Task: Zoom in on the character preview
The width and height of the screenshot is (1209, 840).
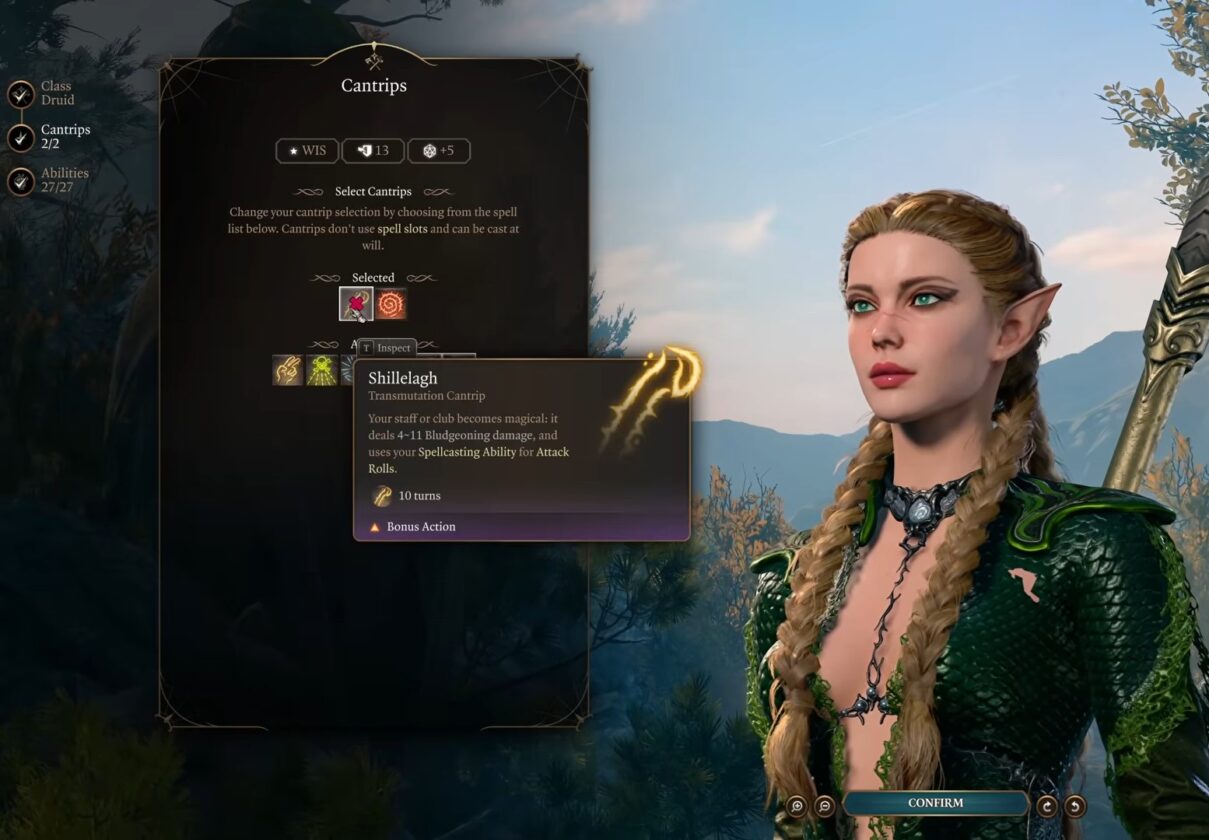Action: (x=797, y=805)
